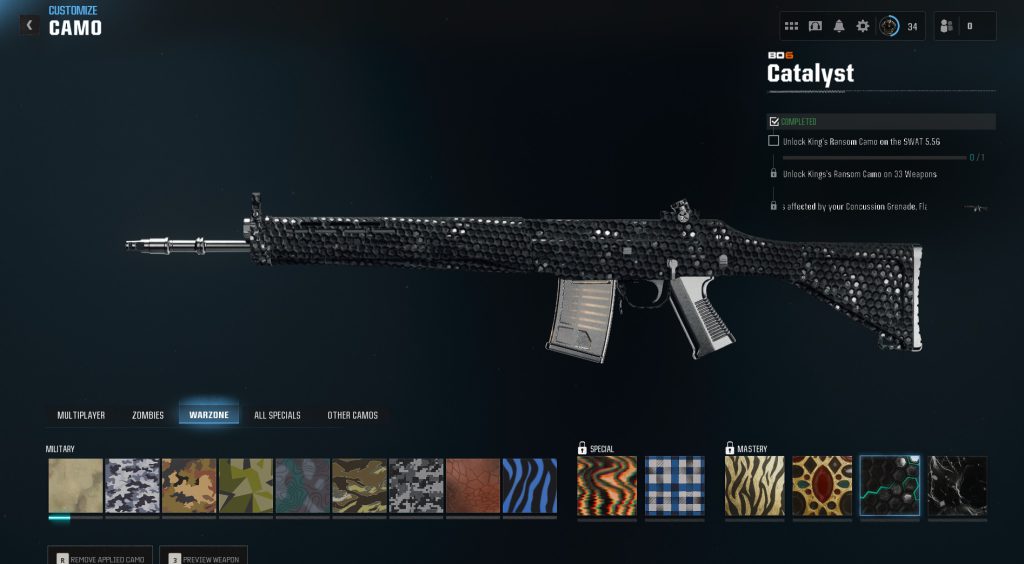The image size is (1024, 564).
Task: Switch to the Other Camos tab
Action: 353,415
